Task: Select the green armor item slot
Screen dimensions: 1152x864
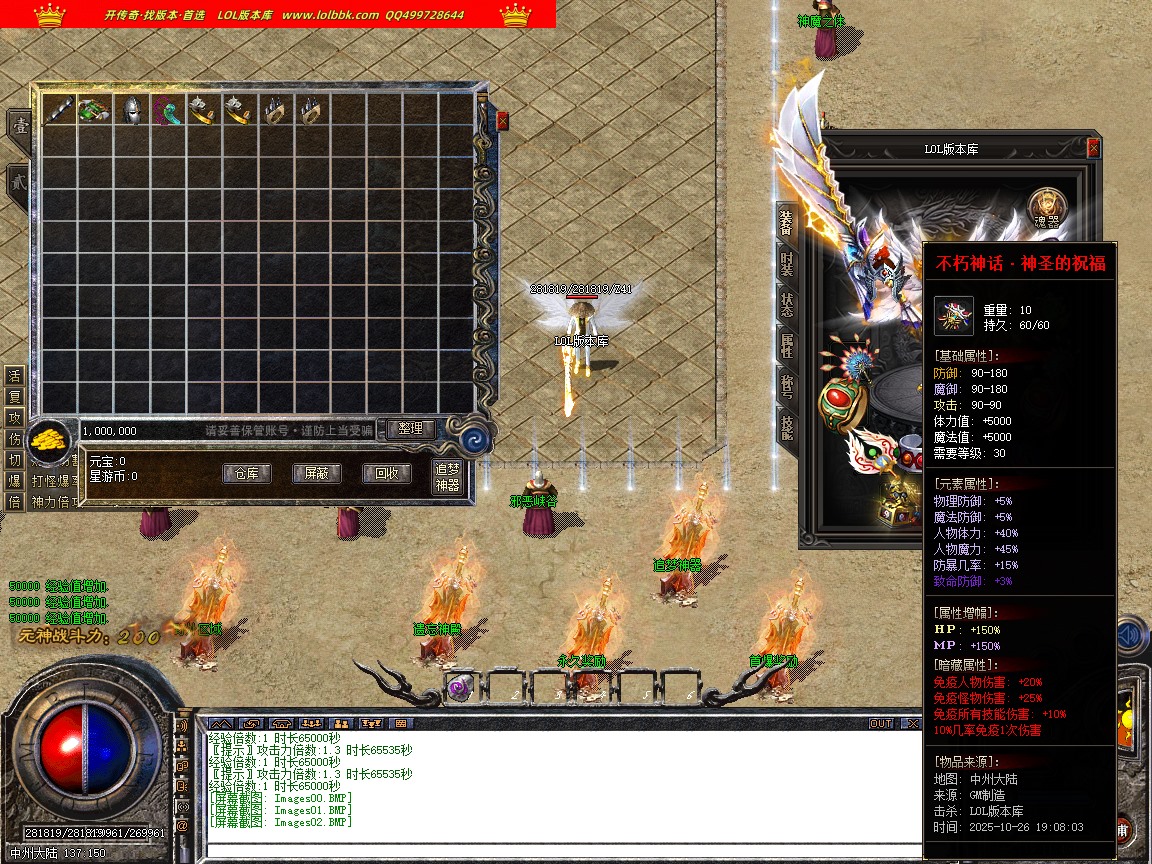Action: (94, 111)
